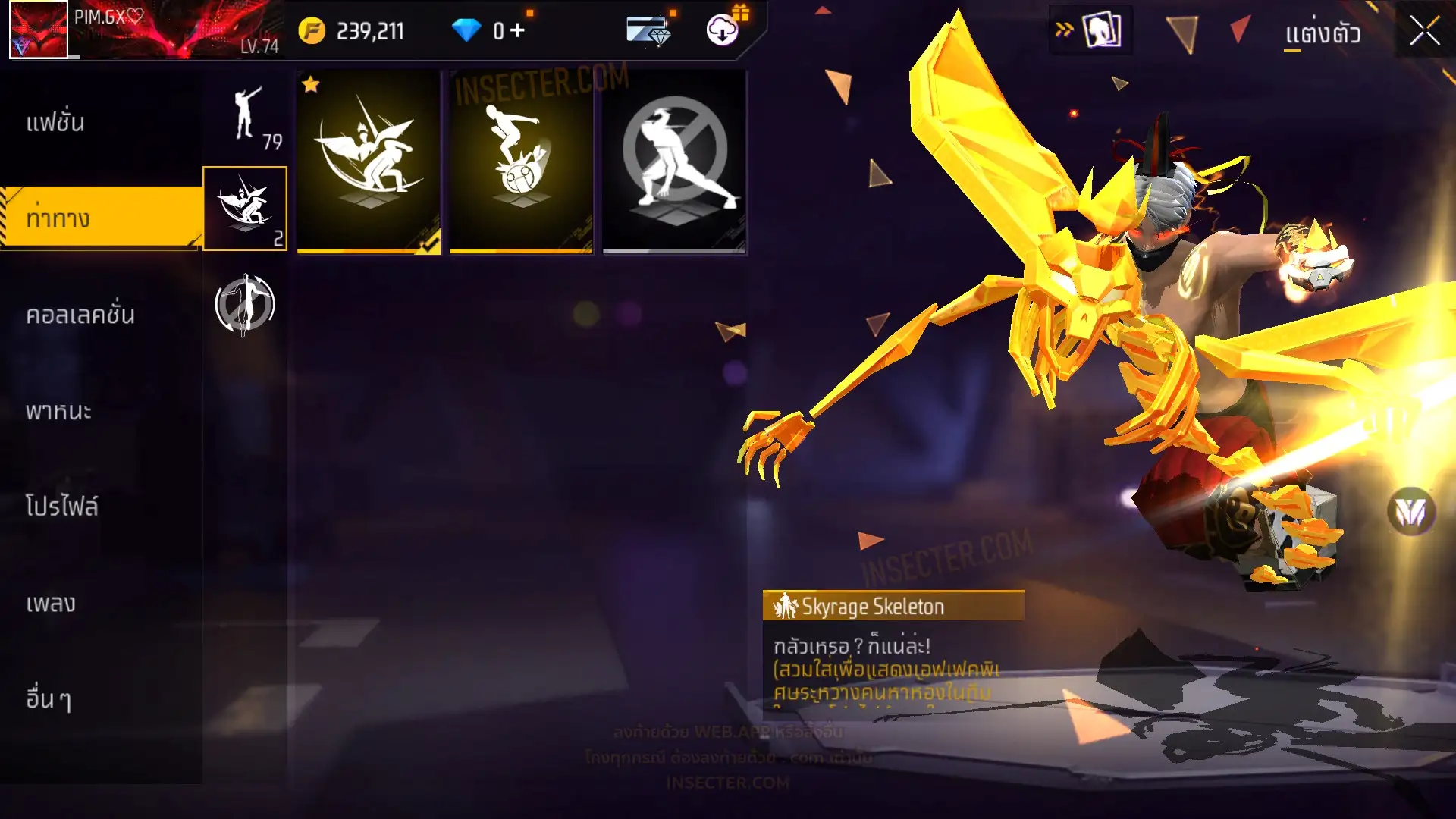Viewport: 1456px width, 819px height.
Task: Add diamonds with the plus button
Action: point(517,31)
